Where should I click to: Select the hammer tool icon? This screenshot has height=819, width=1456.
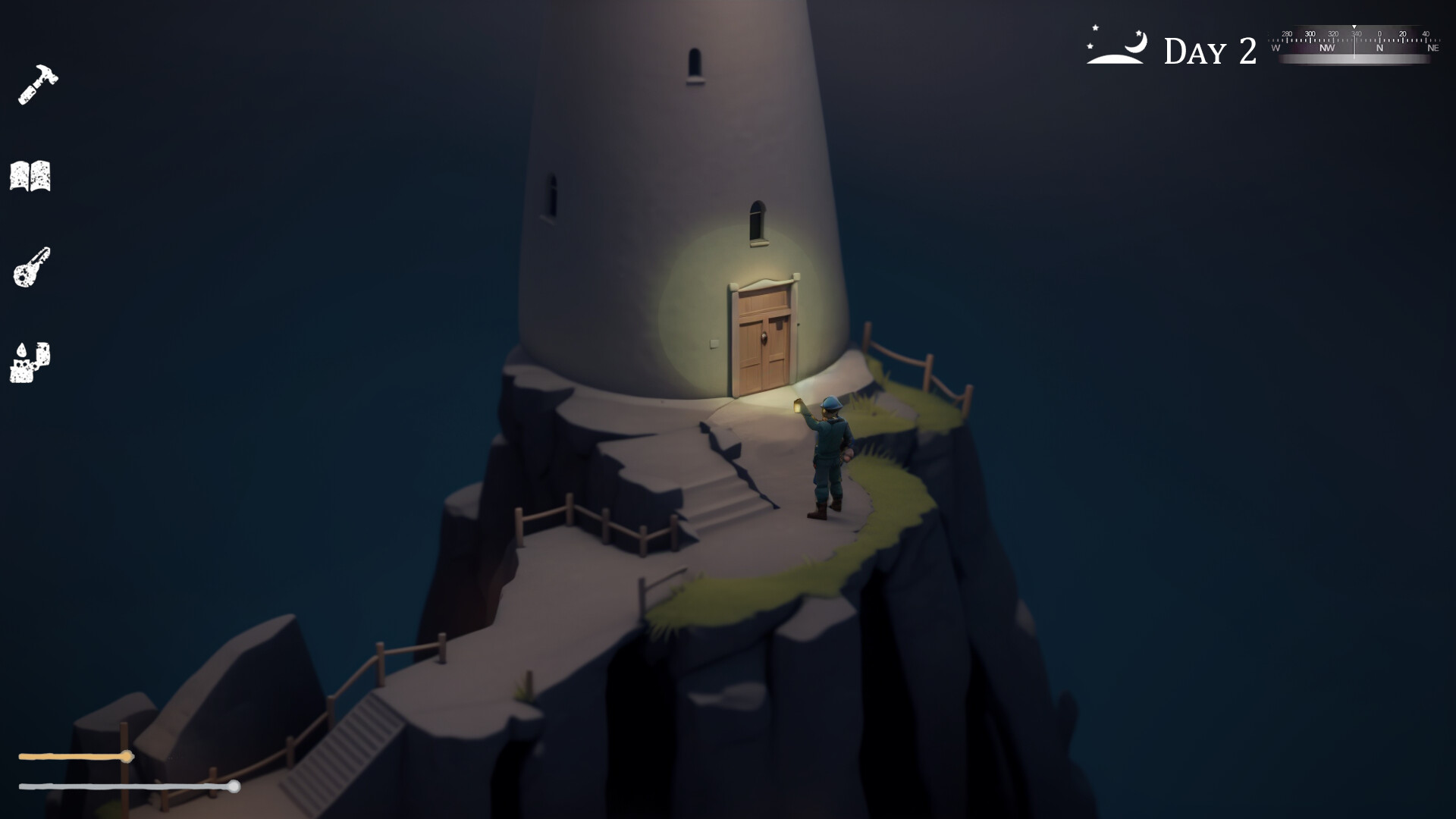[36, 85]
